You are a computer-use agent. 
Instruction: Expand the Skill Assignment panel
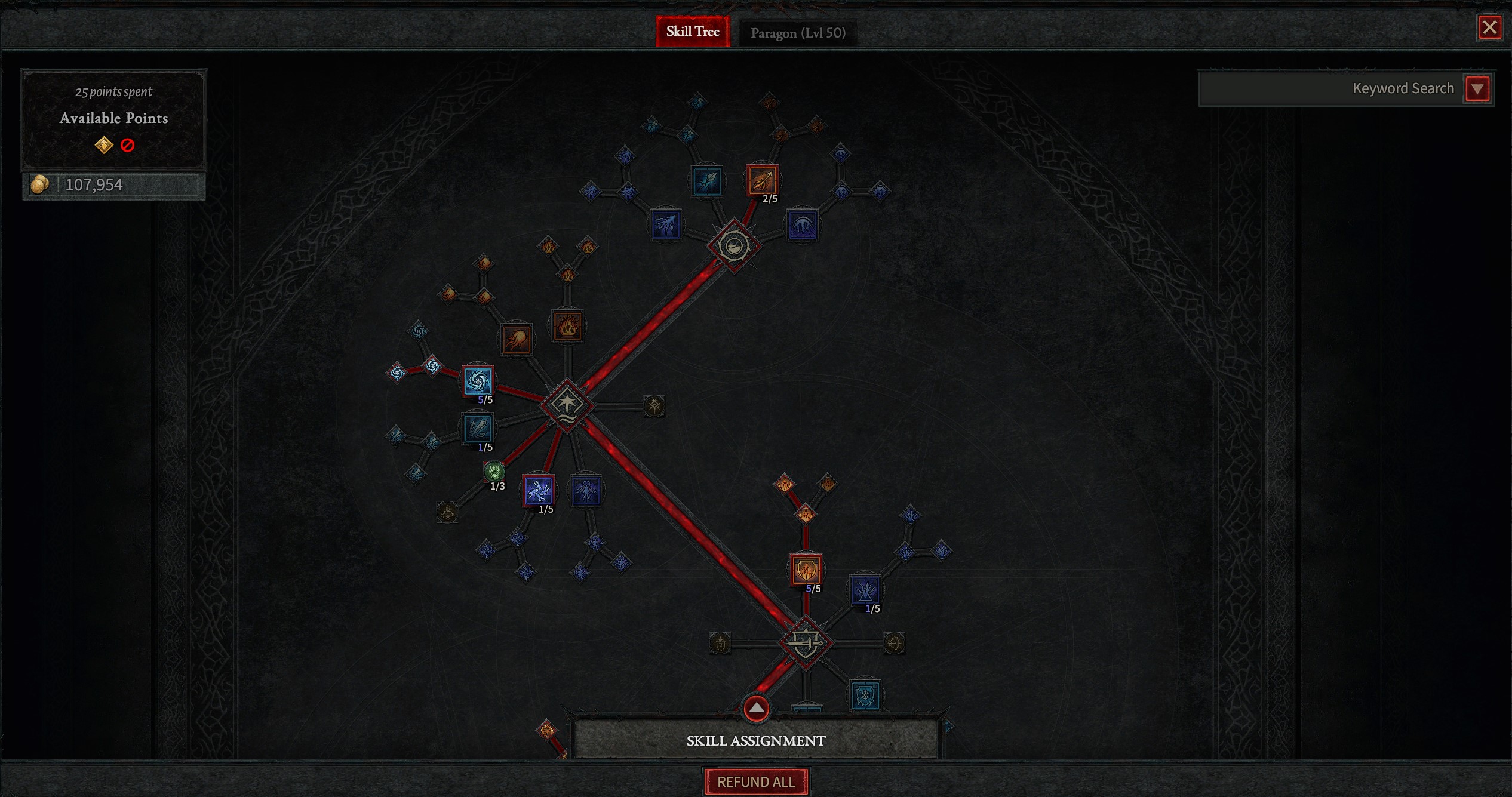(756, 709)
